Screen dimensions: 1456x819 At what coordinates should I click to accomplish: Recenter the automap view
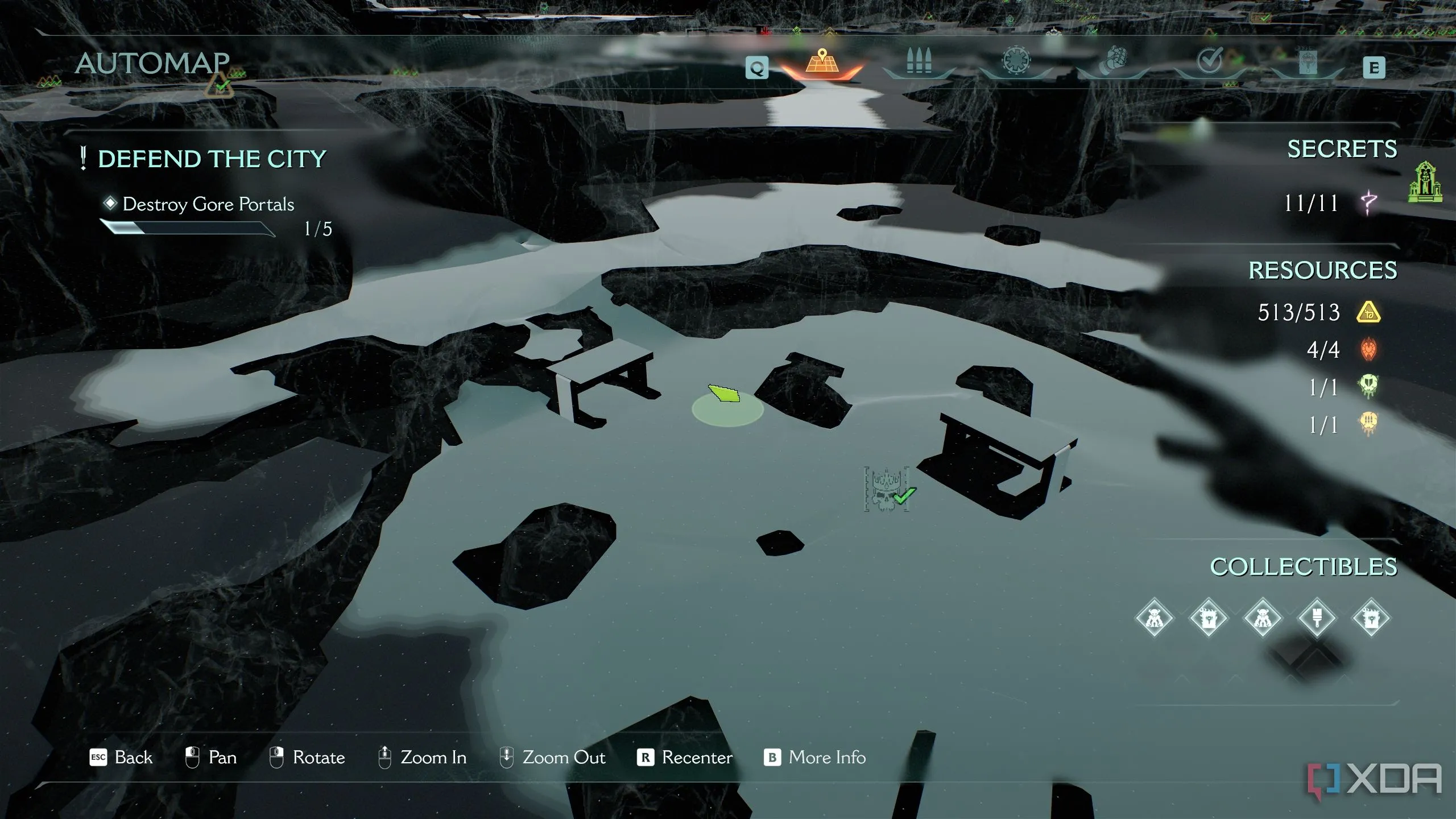697,758
